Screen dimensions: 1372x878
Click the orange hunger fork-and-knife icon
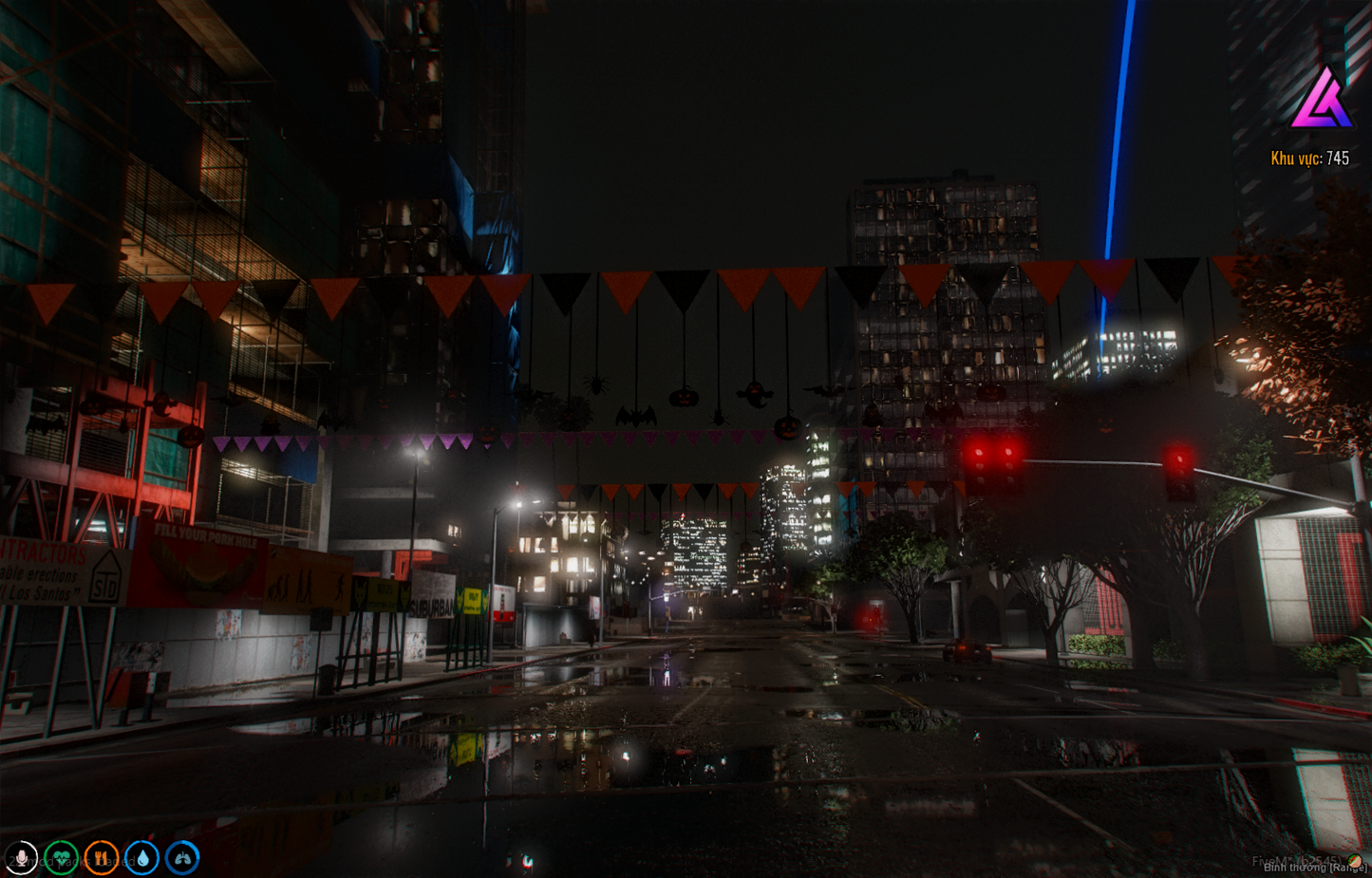pos(100,857)
